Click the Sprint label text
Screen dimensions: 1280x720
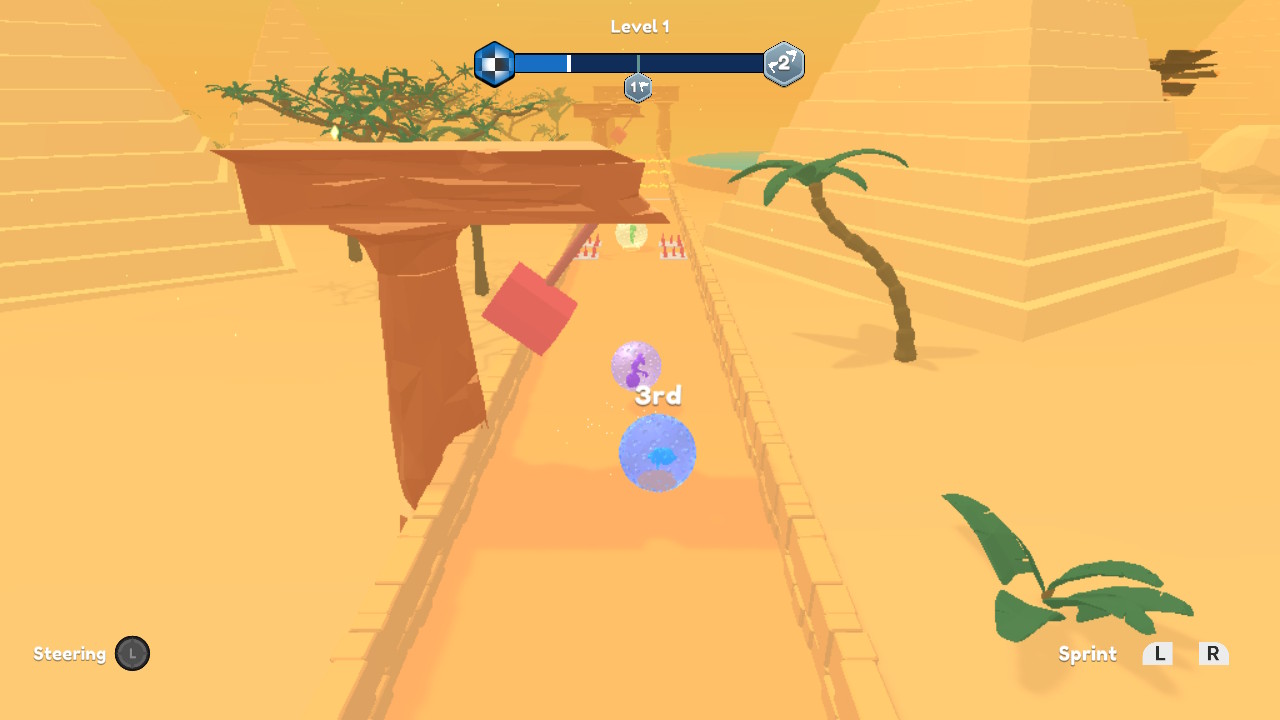pos(1087,654)
